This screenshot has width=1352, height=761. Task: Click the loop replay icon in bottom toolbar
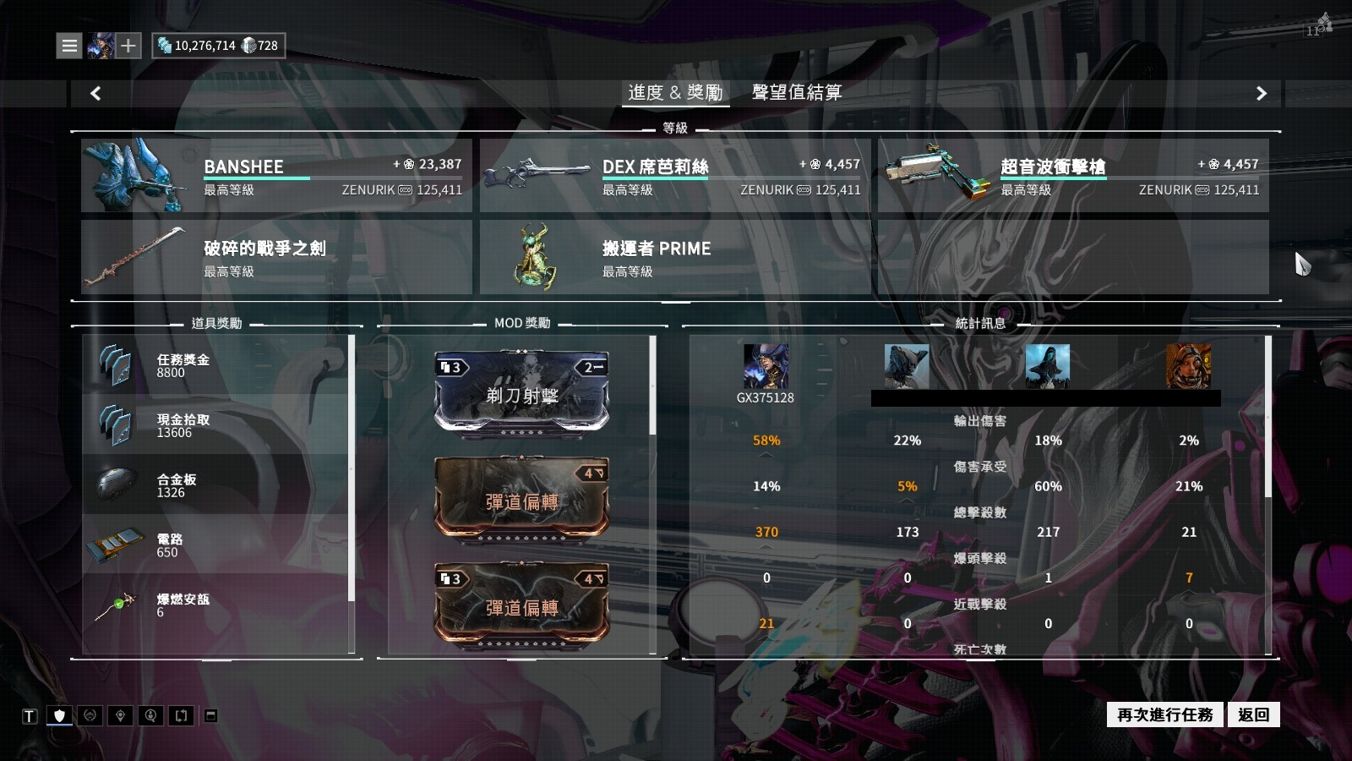coord(181,716)
